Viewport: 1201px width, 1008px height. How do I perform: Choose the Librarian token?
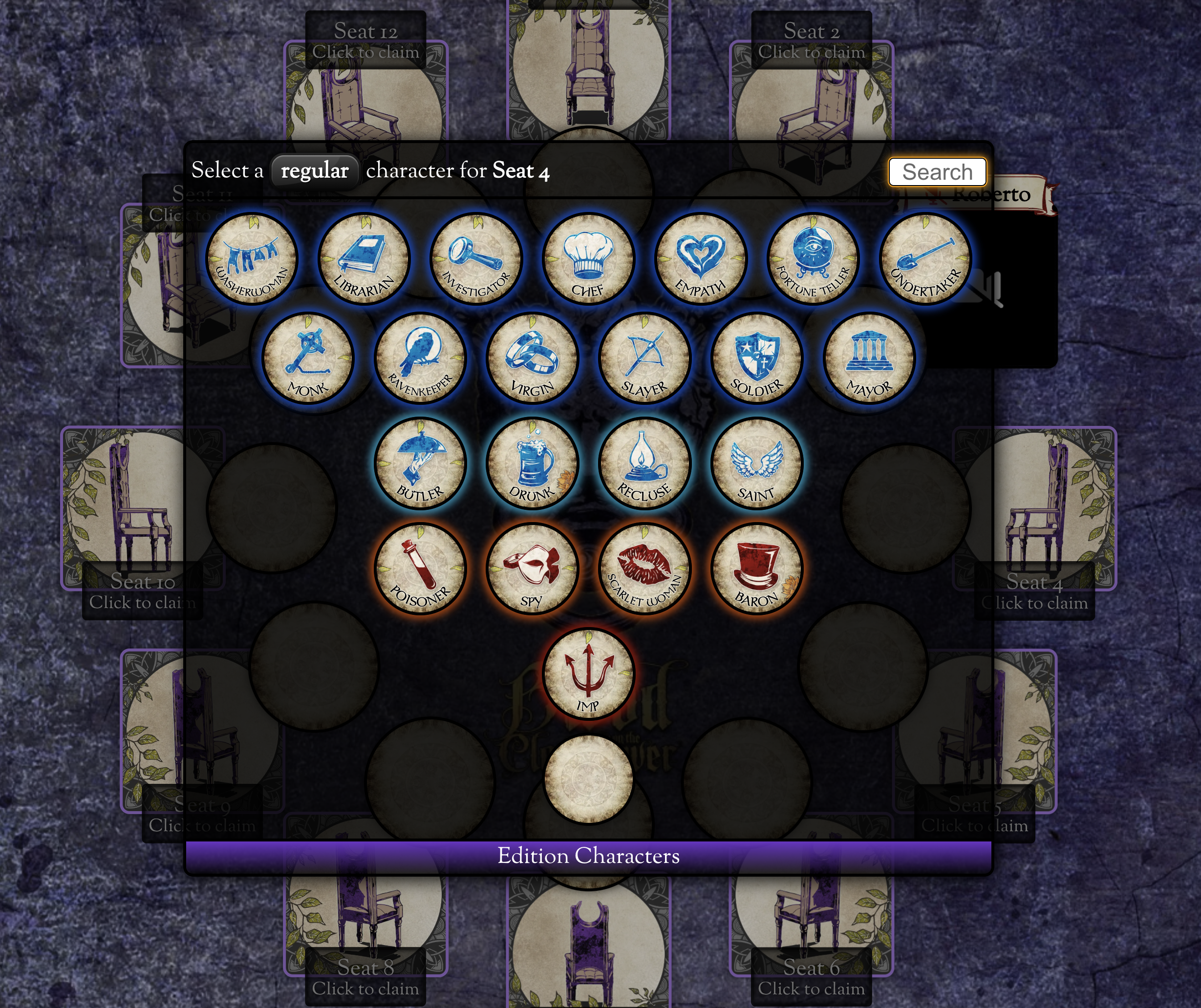364,260
